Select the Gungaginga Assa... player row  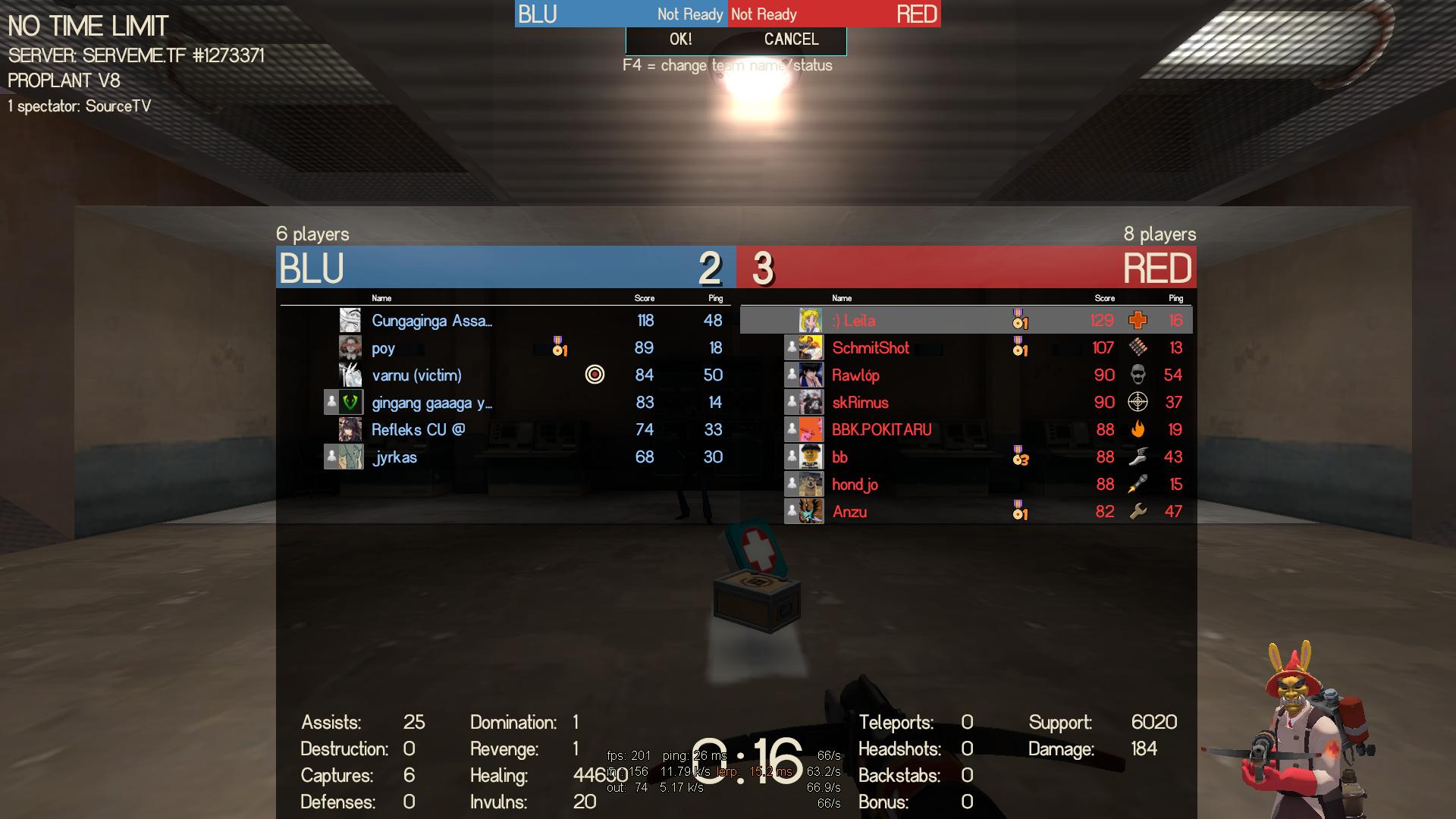[x=431, y=321]
